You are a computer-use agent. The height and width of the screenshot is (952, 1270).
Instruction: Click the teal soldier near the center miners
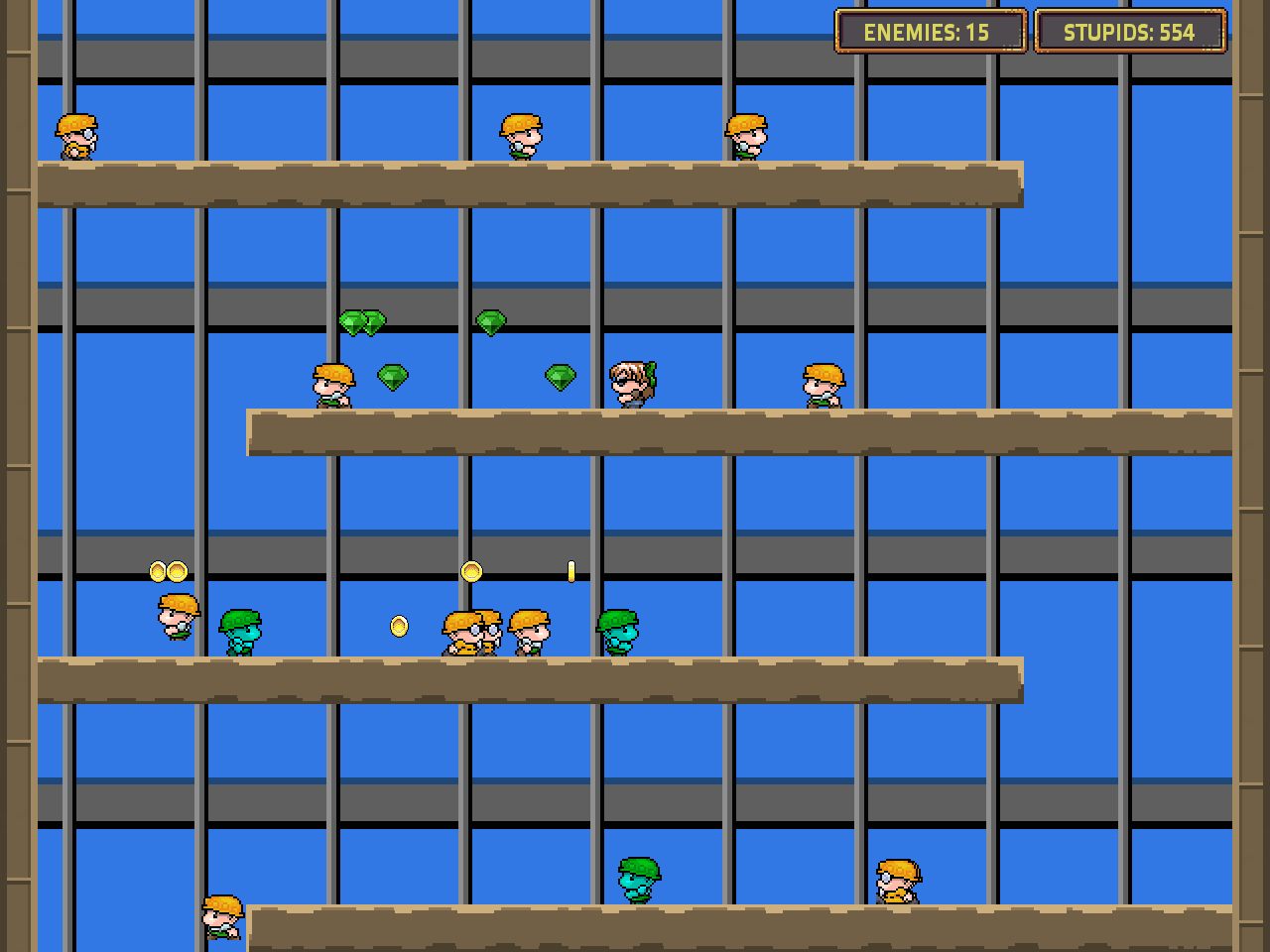coord(618,630)
